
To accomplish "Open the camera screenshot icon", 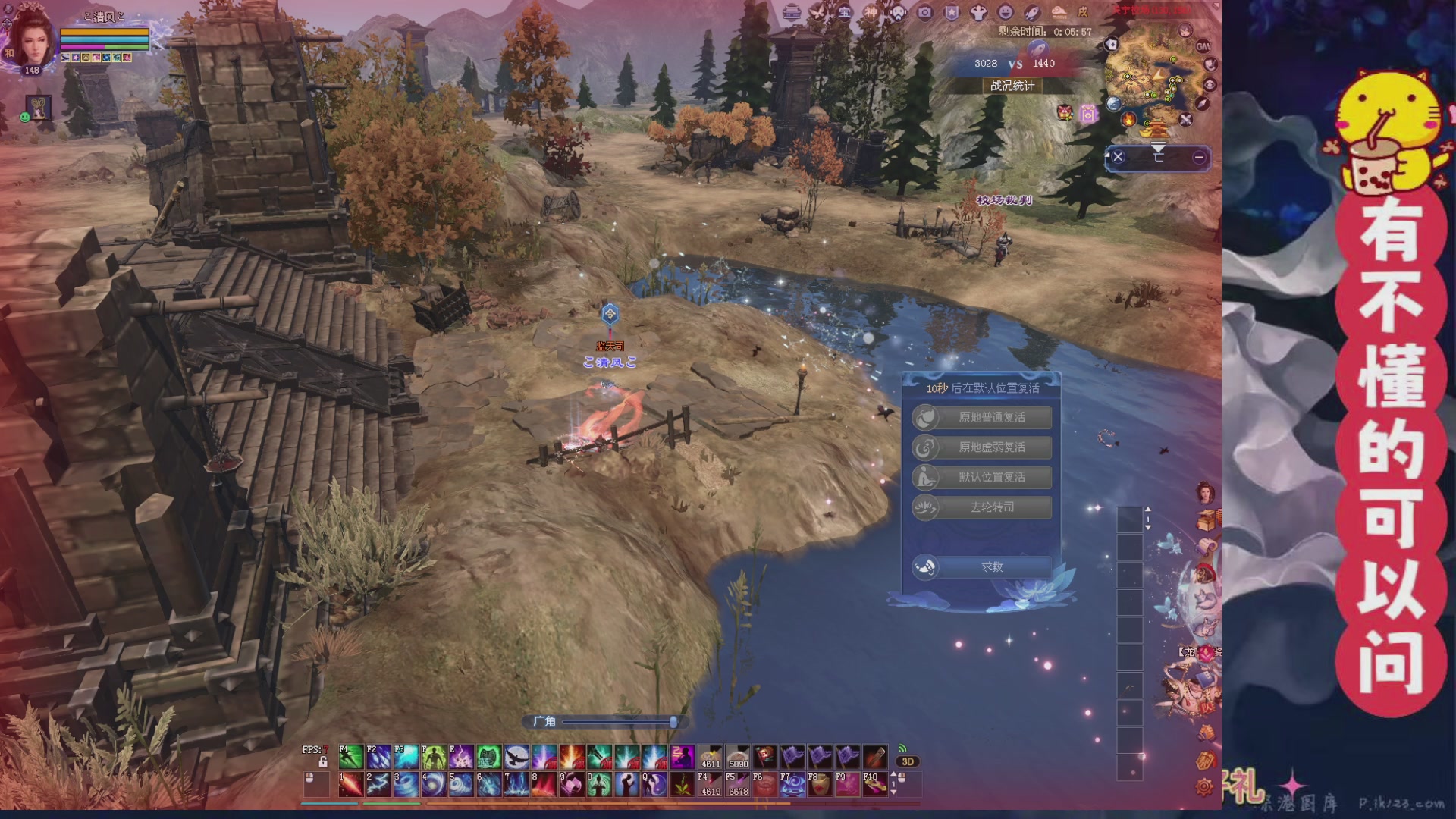I will click(924, 12).
